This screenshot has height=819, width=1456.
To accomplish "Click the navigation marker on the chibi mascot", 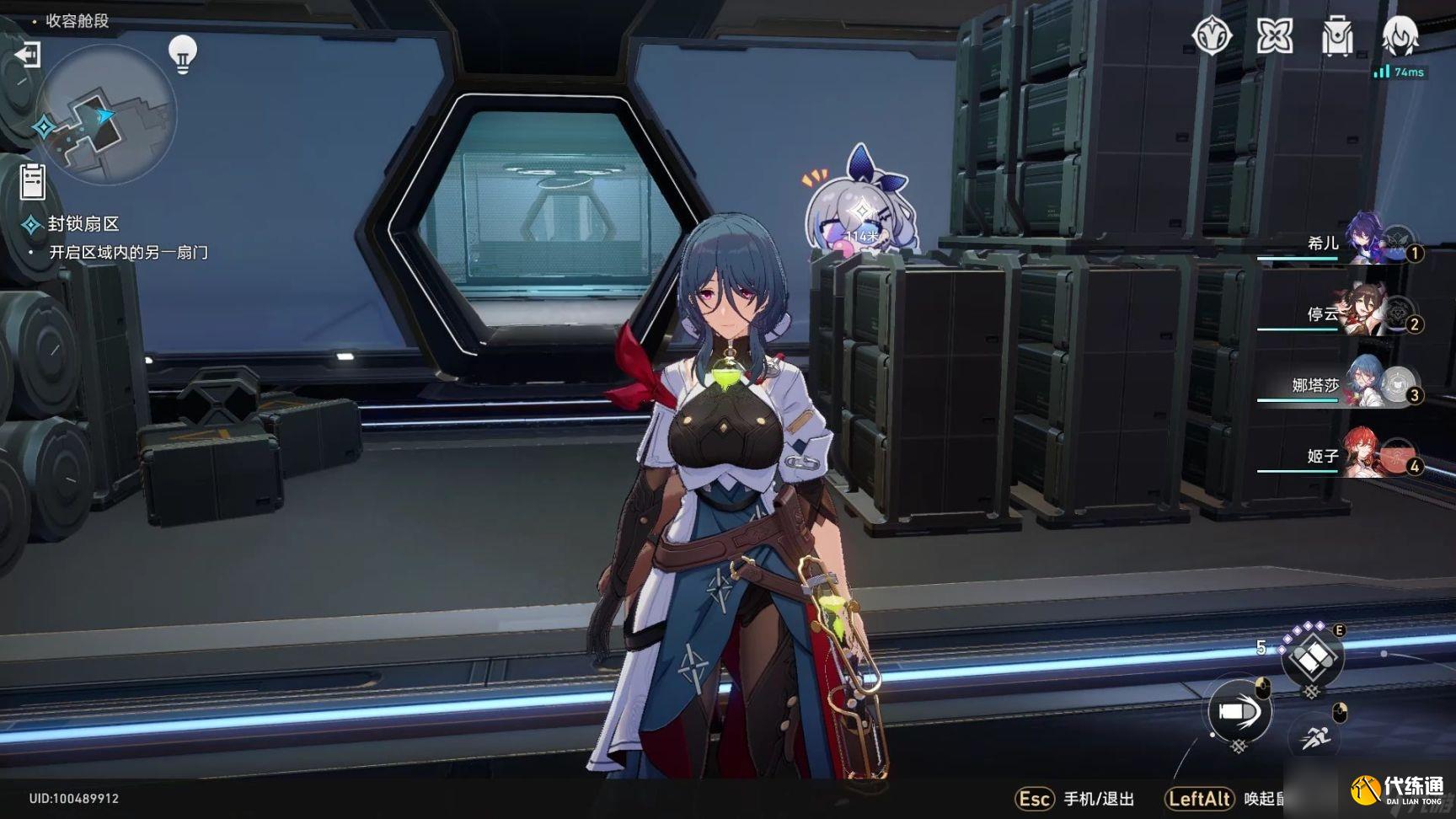I will click(863, 211).
